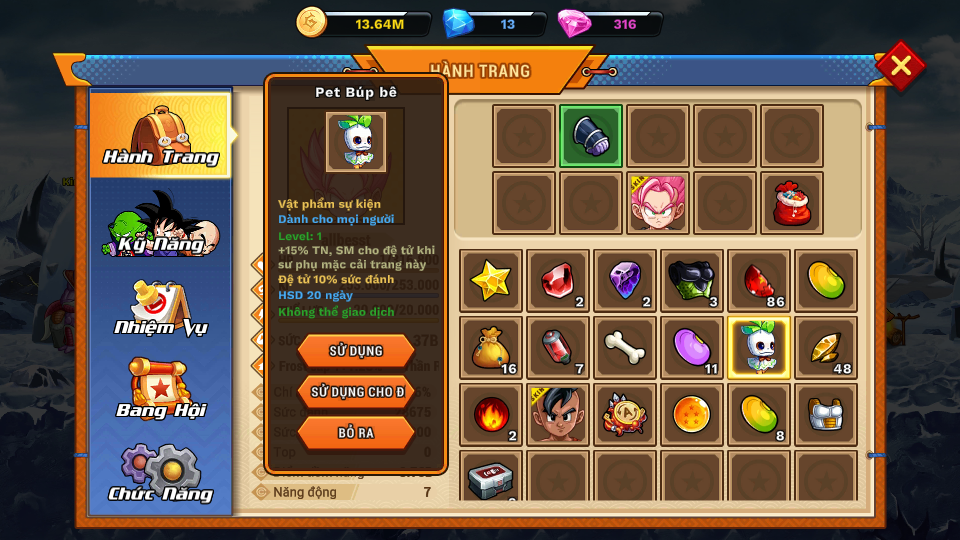Viewport: 960px width, 540px height.
Task: Switch to the Hành Trang tab
Action: tap(160, 135)
